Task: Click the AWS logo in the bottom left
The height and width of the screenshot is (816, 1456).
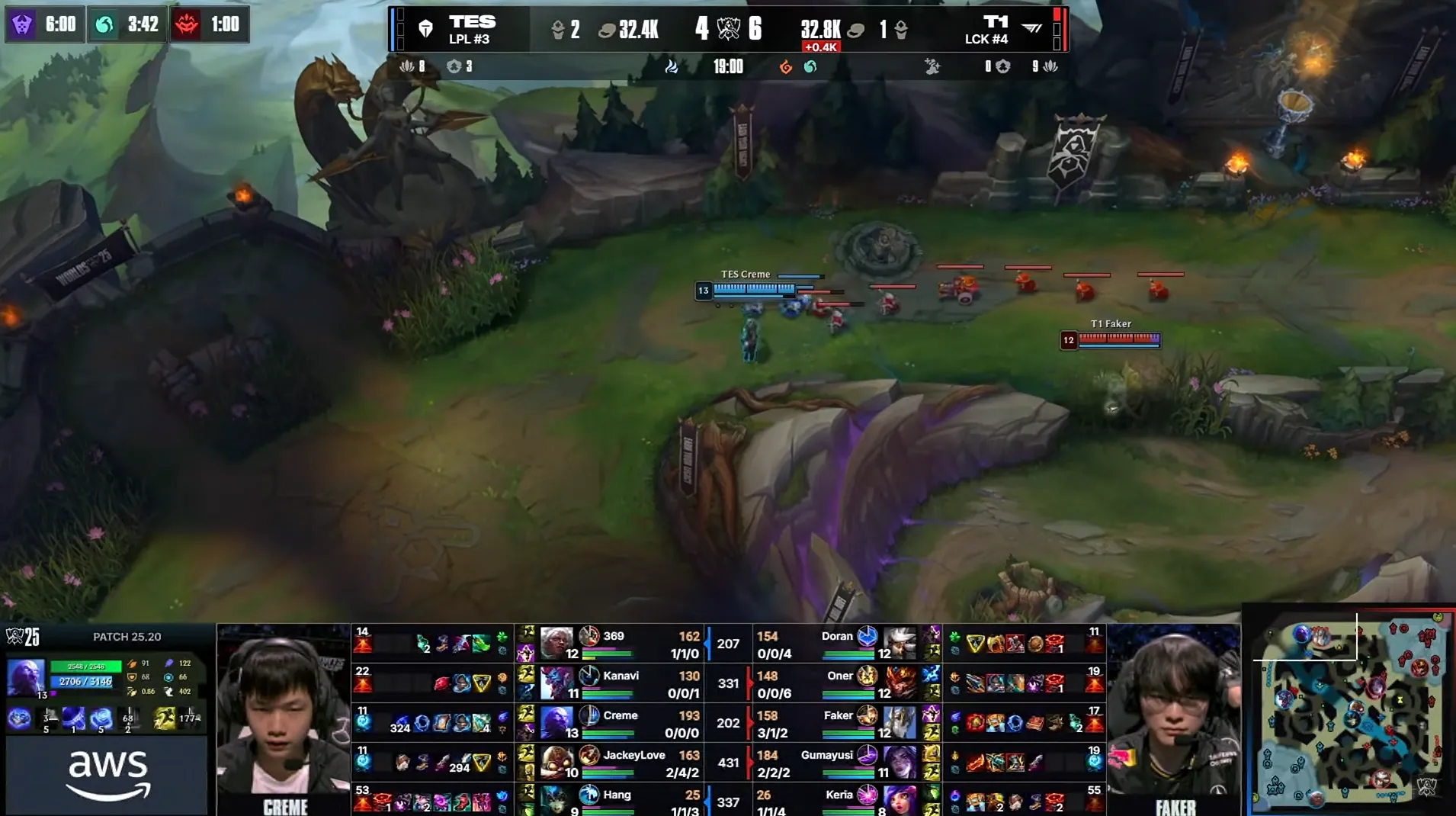Action: click(x=108, y=772)
